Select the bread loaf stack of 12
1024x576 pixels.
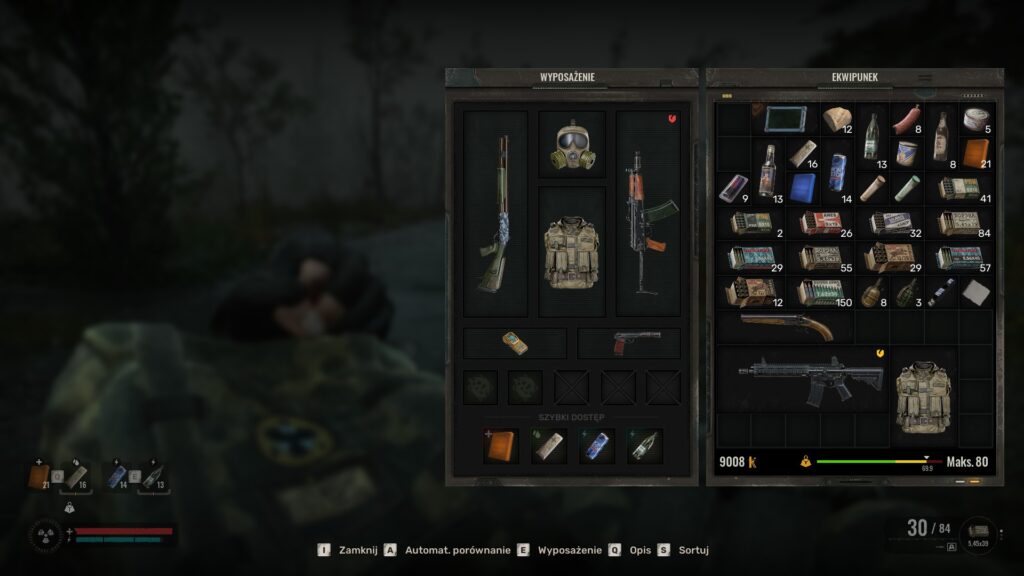(x=836, y=121)
